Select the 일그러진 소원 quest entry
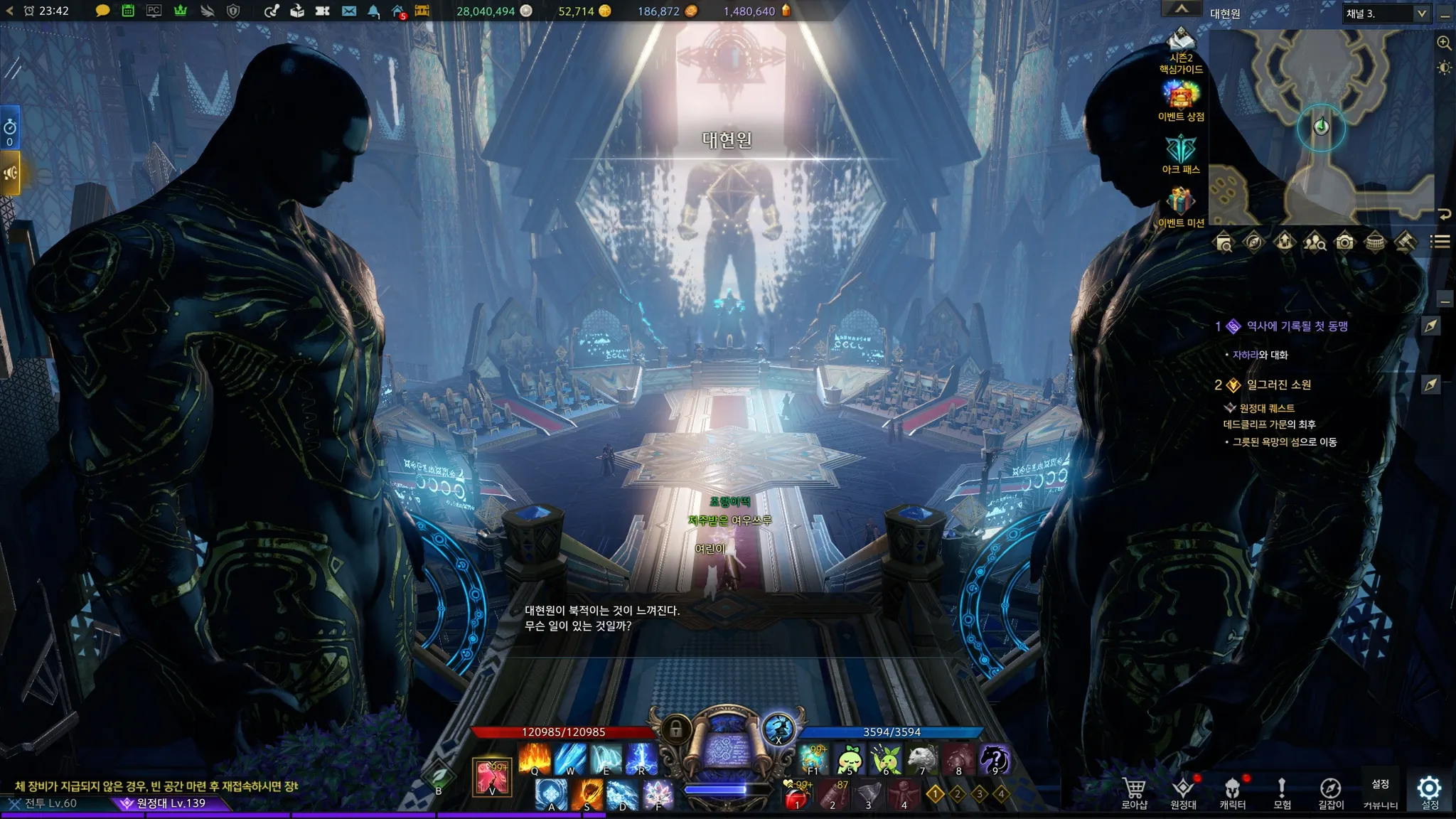The image size is (1456, 819). pyautogui.click(x=1278, y=385)
